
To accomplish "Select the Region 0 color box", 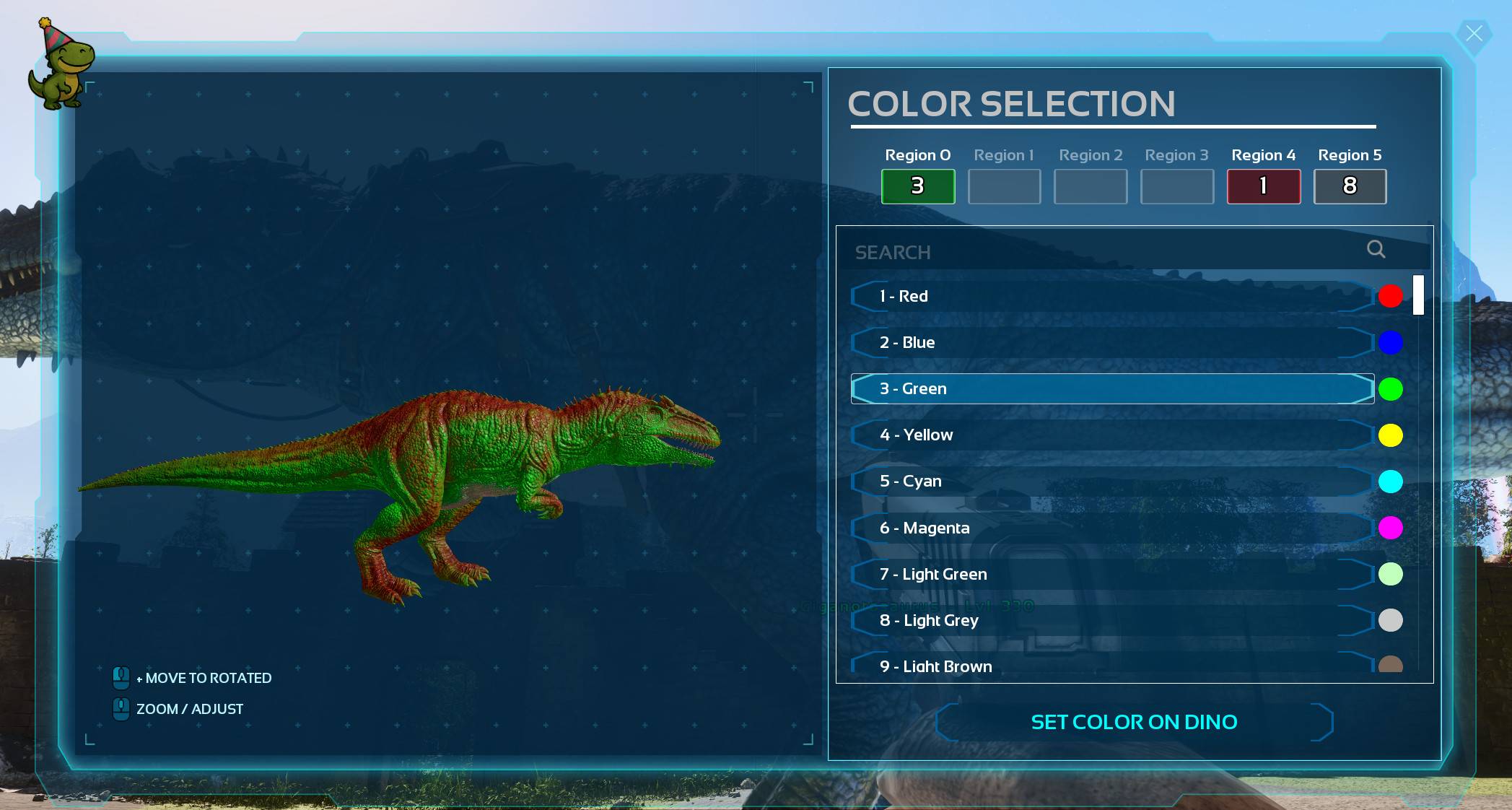I will click(917, 186).
